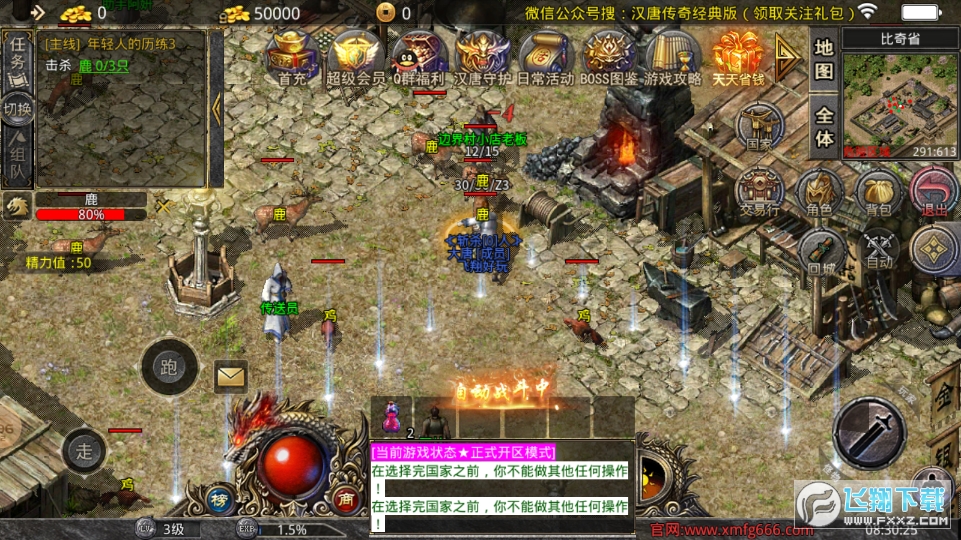961x540 pixels.
Task: Open the 国家 nation menu
Action: coord(759,128)
